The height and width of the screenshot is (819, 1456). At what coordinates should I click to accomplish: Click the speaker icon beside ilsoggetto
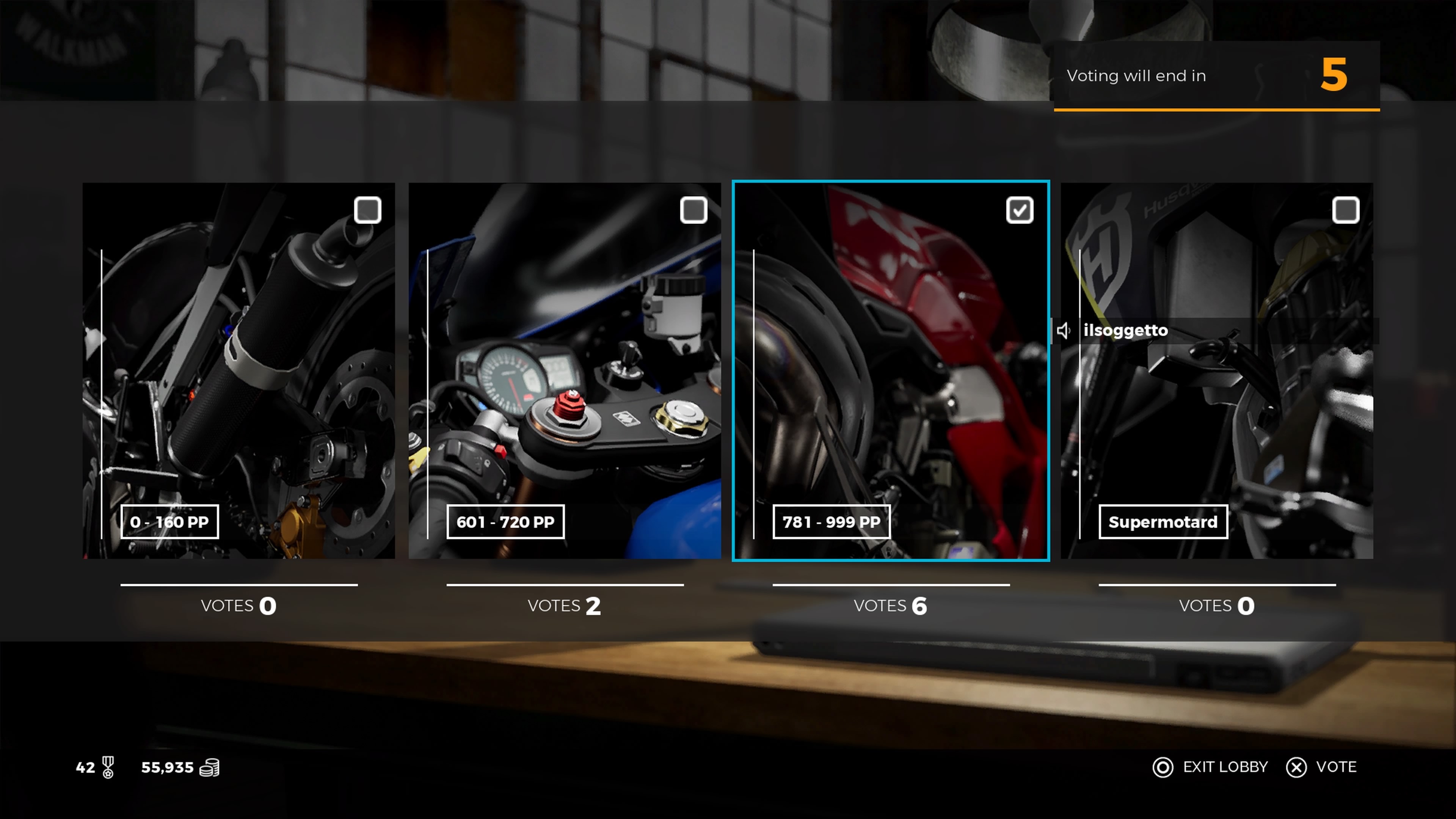pos(1064,331)
